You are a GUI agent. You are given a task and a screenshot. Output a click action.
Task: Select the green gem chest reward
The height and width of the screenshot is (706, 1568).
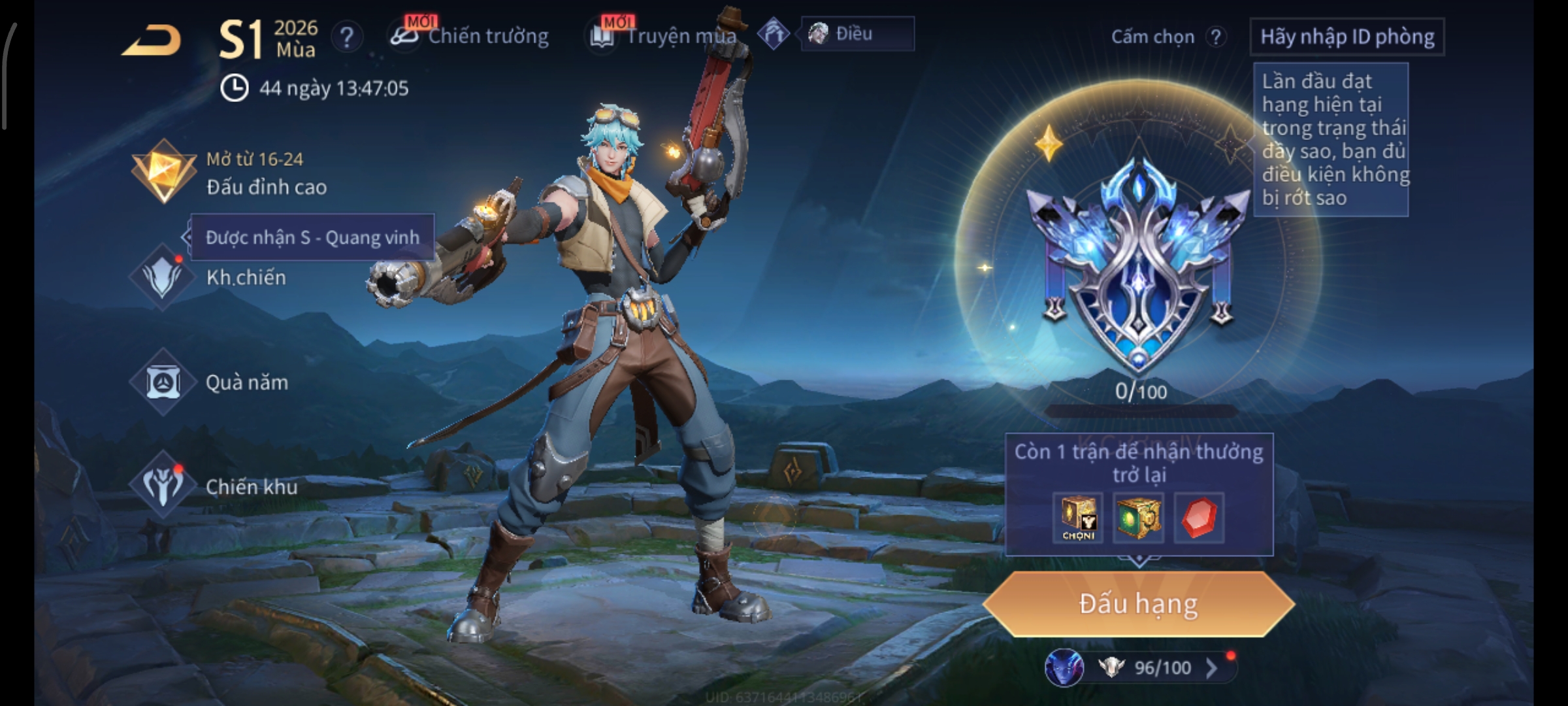tap(1137, 518)
